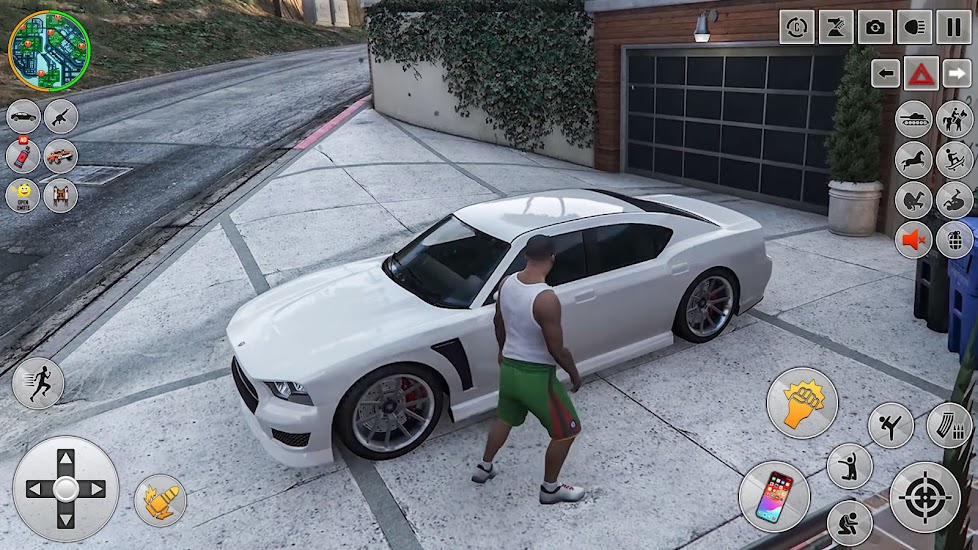This screenshot has width=978, height=550.
Task: Throw a grenade using the grenade icon
Action: pyautogui.click(x=955, y=240)
